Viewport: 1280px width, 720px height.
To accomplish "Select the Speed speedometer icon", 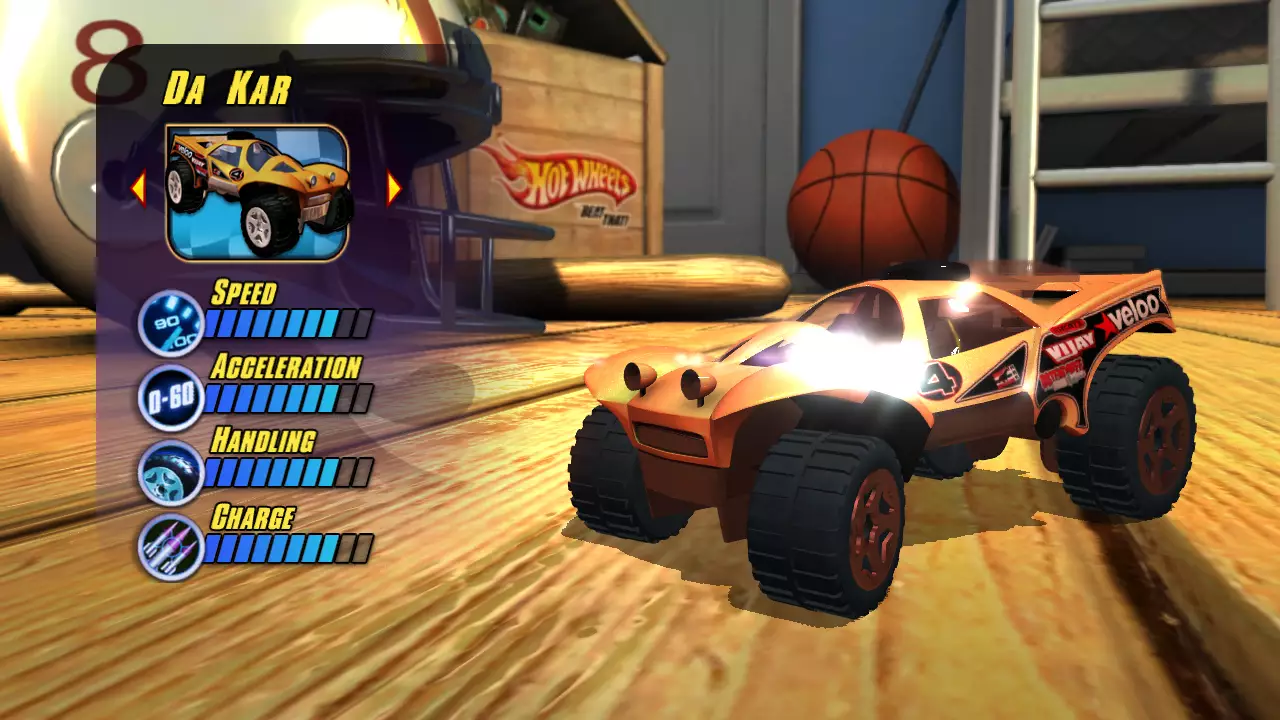I will coord(170,322).
